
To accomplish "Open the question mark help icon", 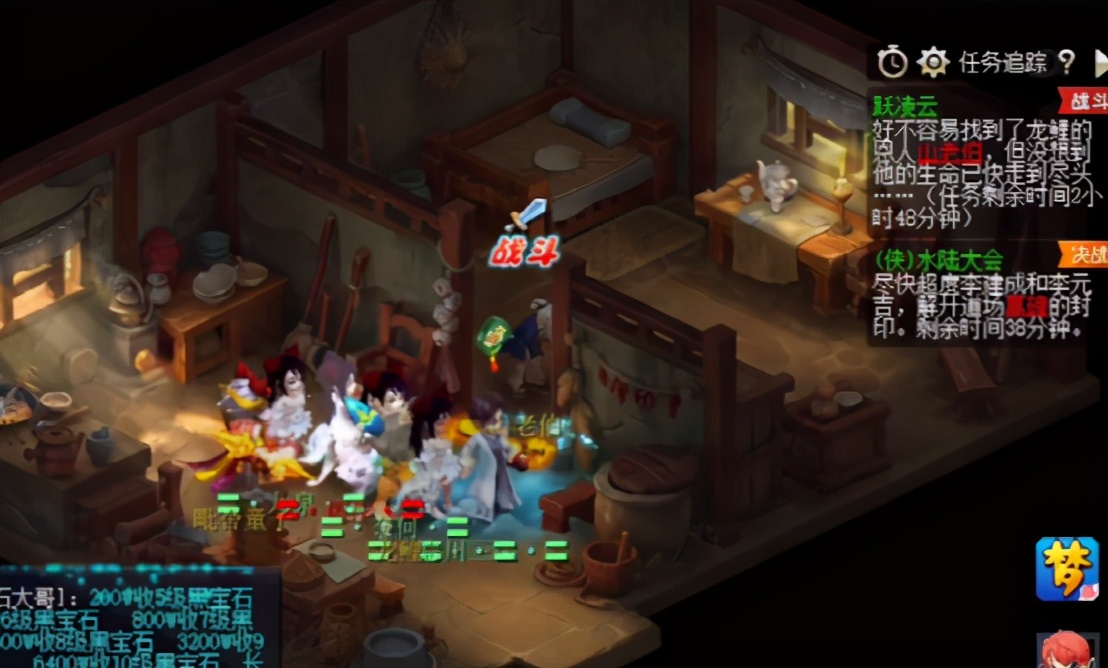I will click(1066, 63).
